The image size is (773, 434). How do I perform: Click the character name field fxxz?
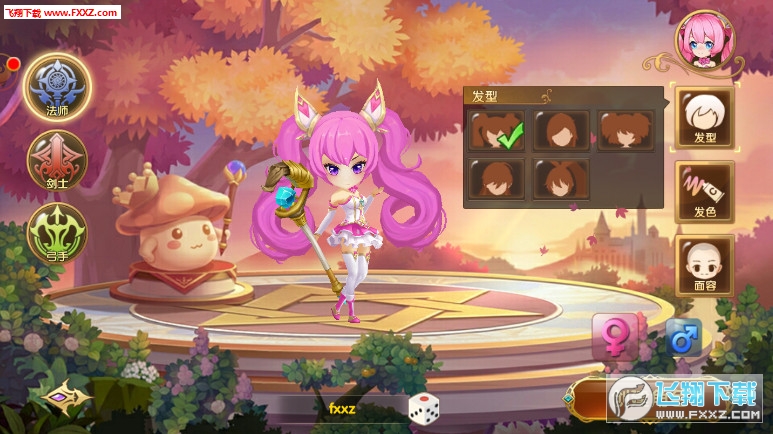[x=342, y=408]
